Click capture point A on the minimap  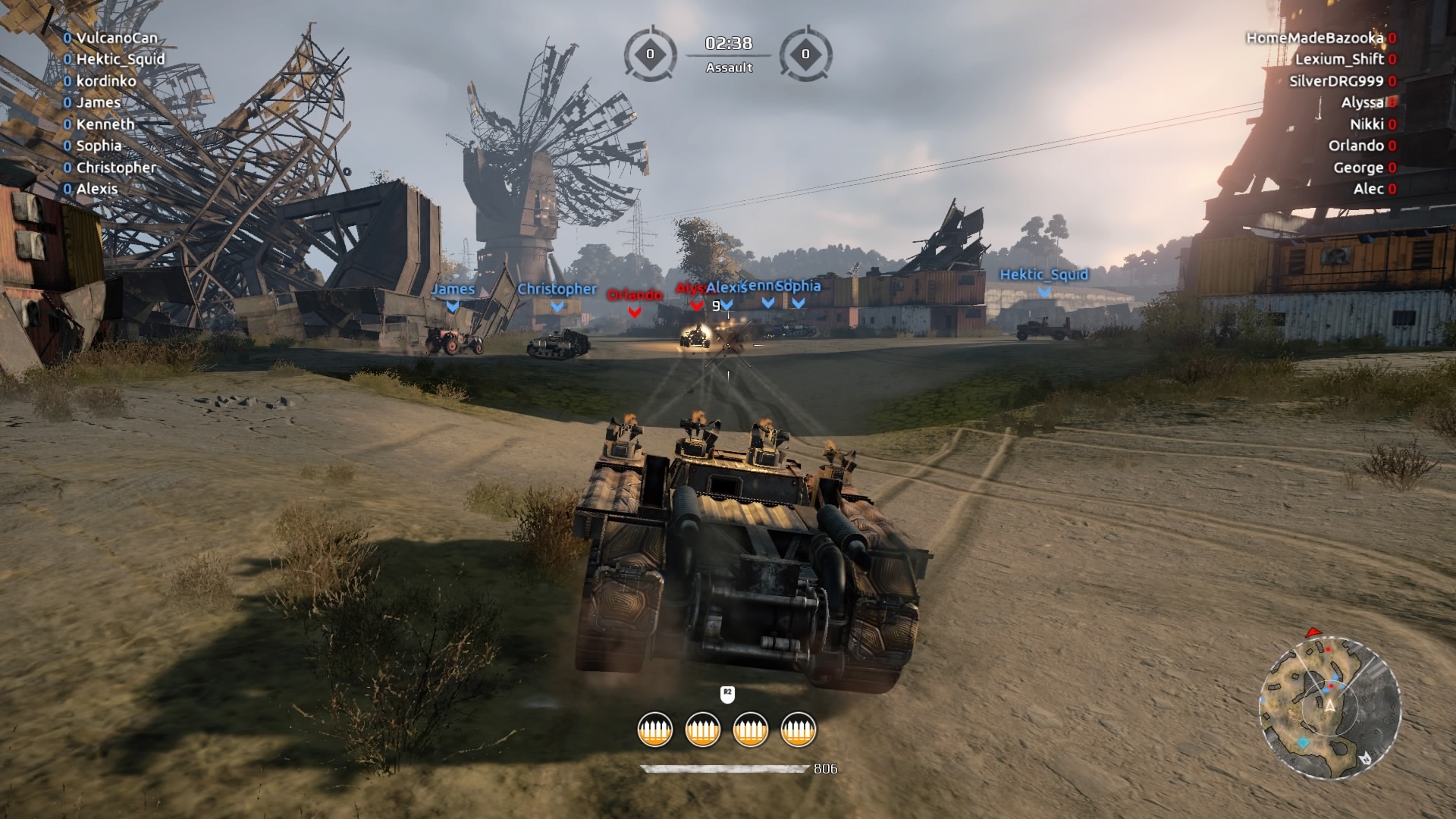click(x=1329, y=706)
